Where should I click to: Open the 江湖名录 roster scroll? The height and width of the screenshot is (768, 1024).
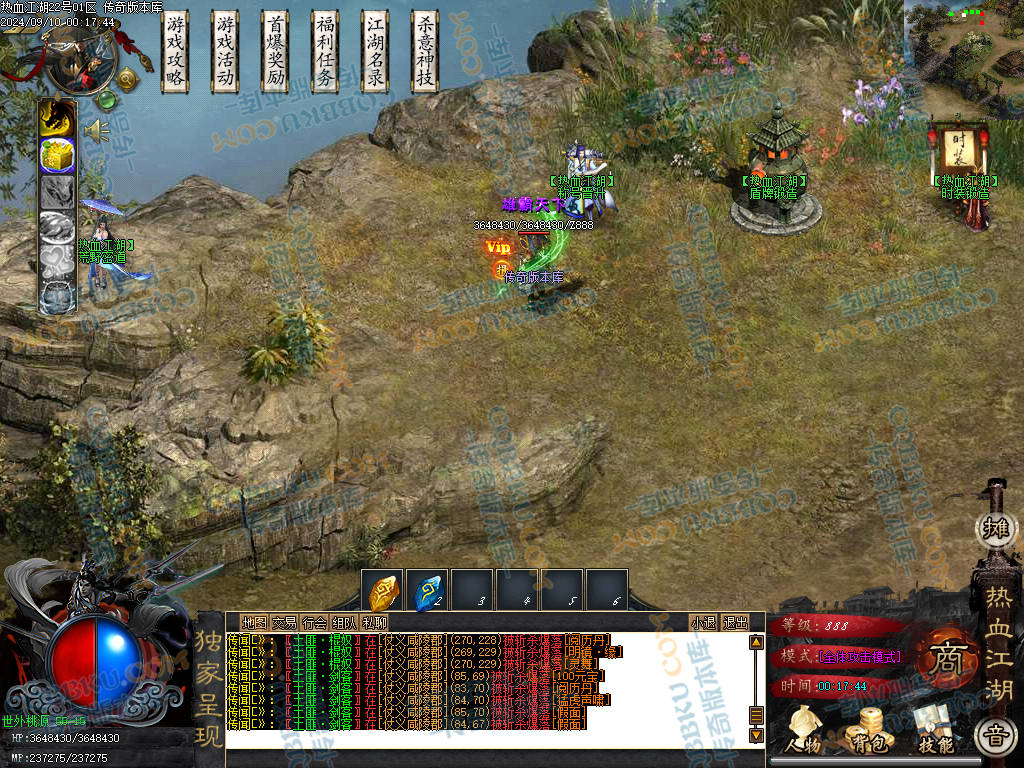(375, 52)
